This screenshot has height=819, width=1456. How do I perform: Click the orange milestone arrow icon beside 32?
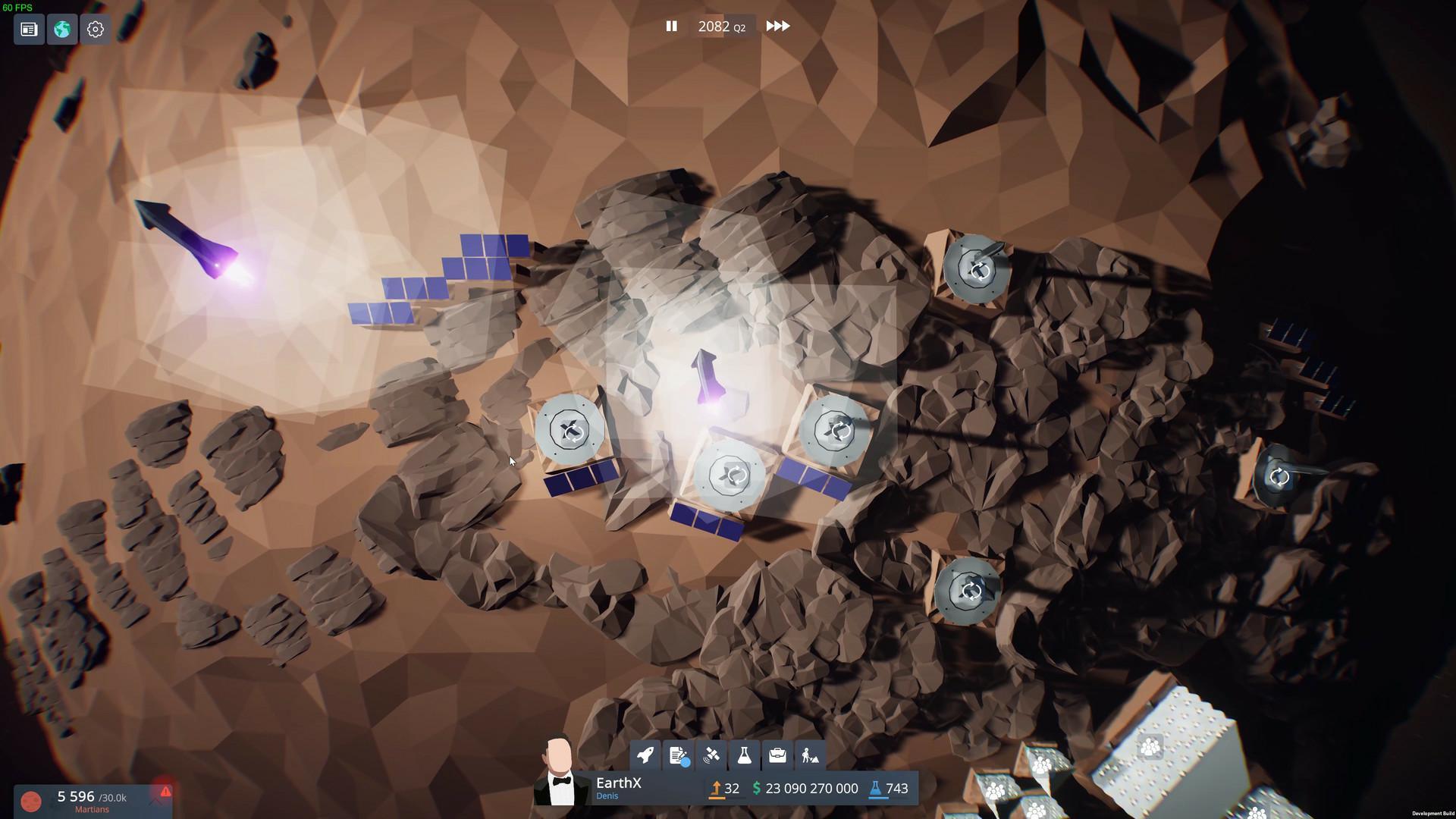pos(716,789)
